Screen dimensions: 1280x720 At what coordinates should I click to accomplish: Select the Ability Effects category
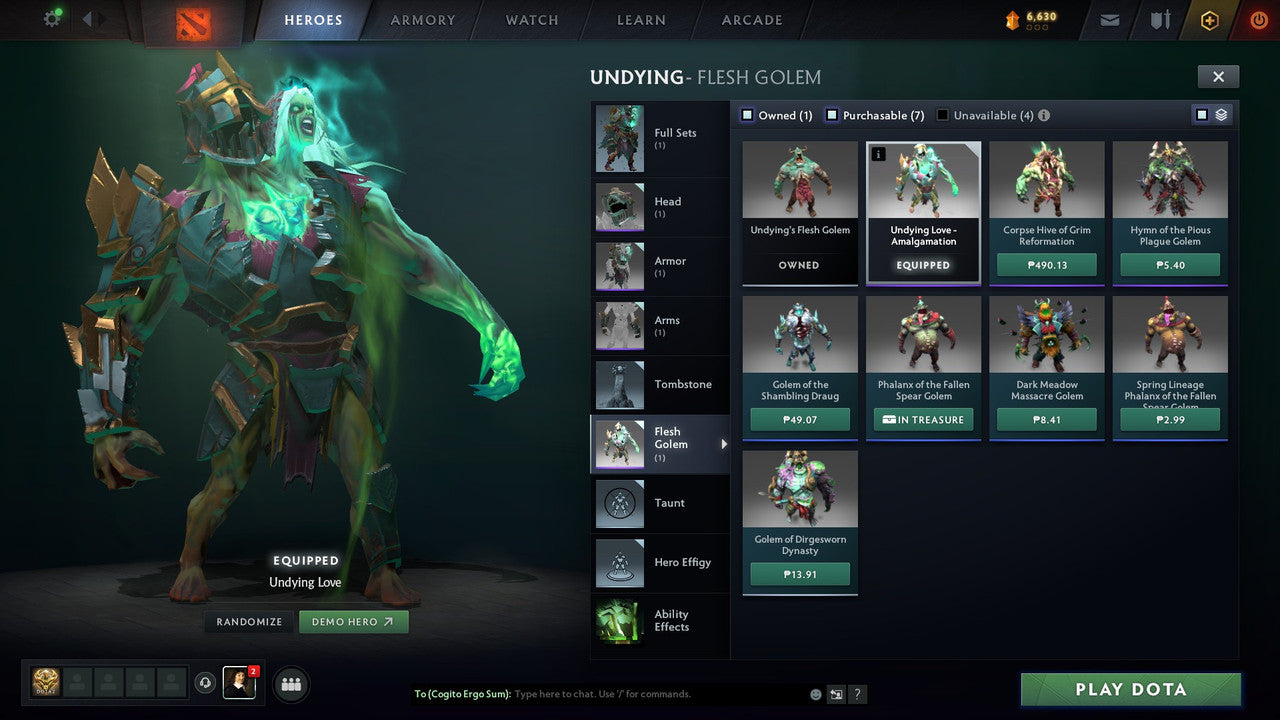click(x=620, y=622)
